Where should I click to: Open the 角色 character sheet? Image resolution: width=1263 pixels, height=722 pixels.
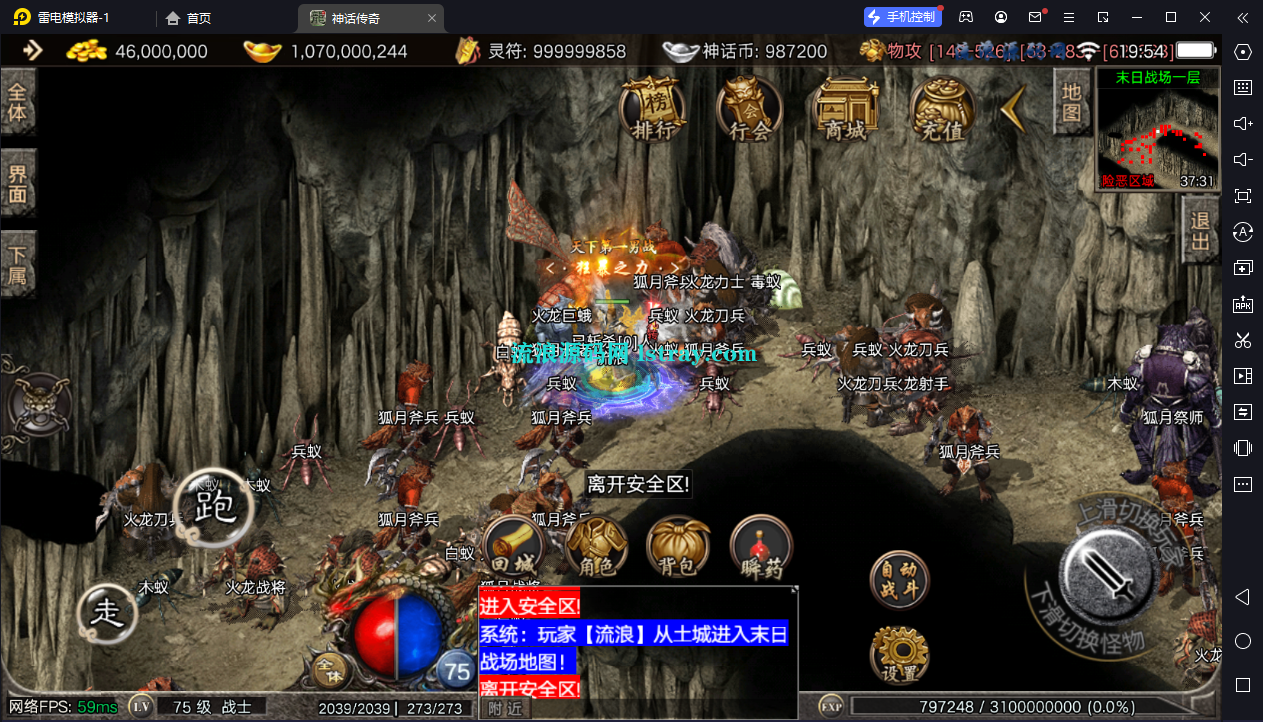coord(596,550)
